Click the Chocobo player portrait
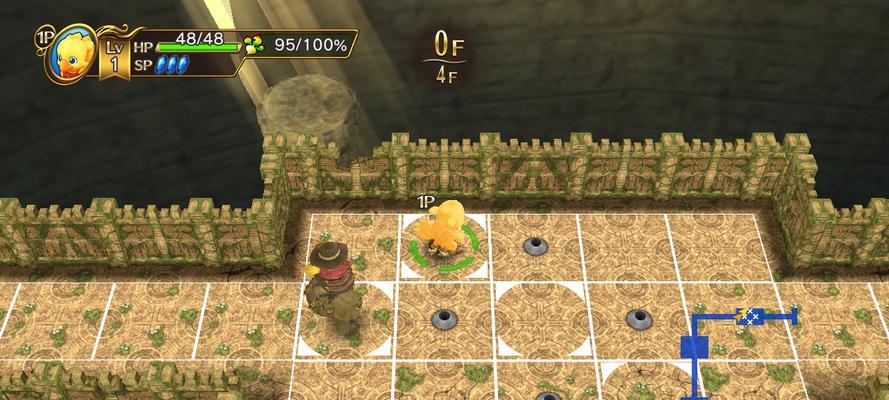Screen dimensions: 889x400 [x=72, y=55]
